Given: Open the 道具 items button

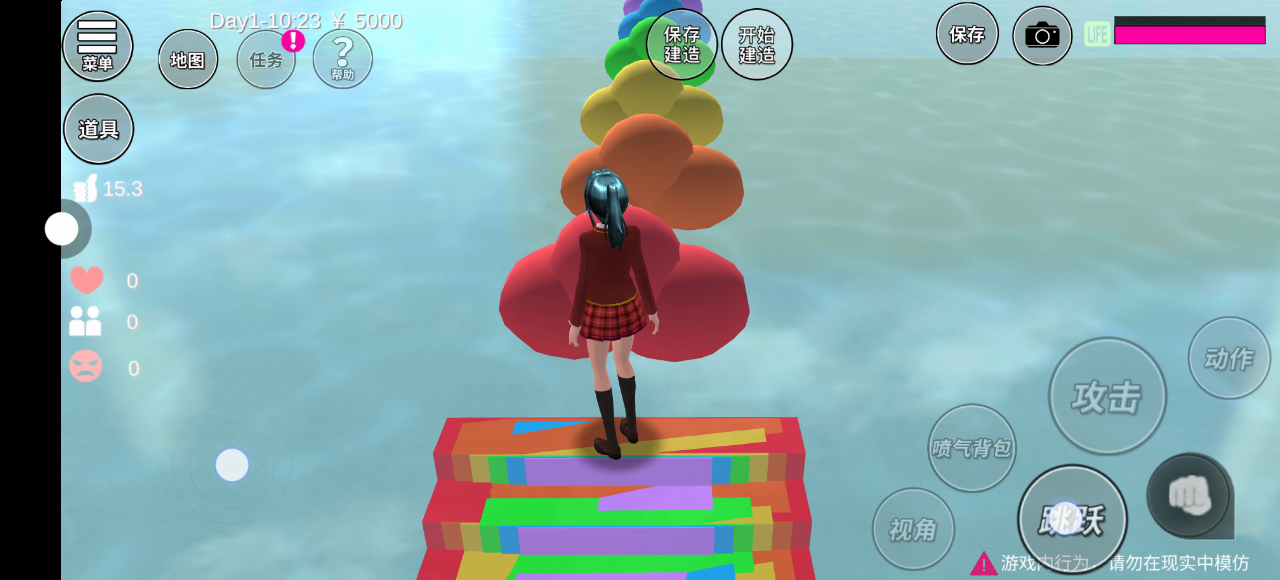Looking at the screenshot, I should coord(98,129).
